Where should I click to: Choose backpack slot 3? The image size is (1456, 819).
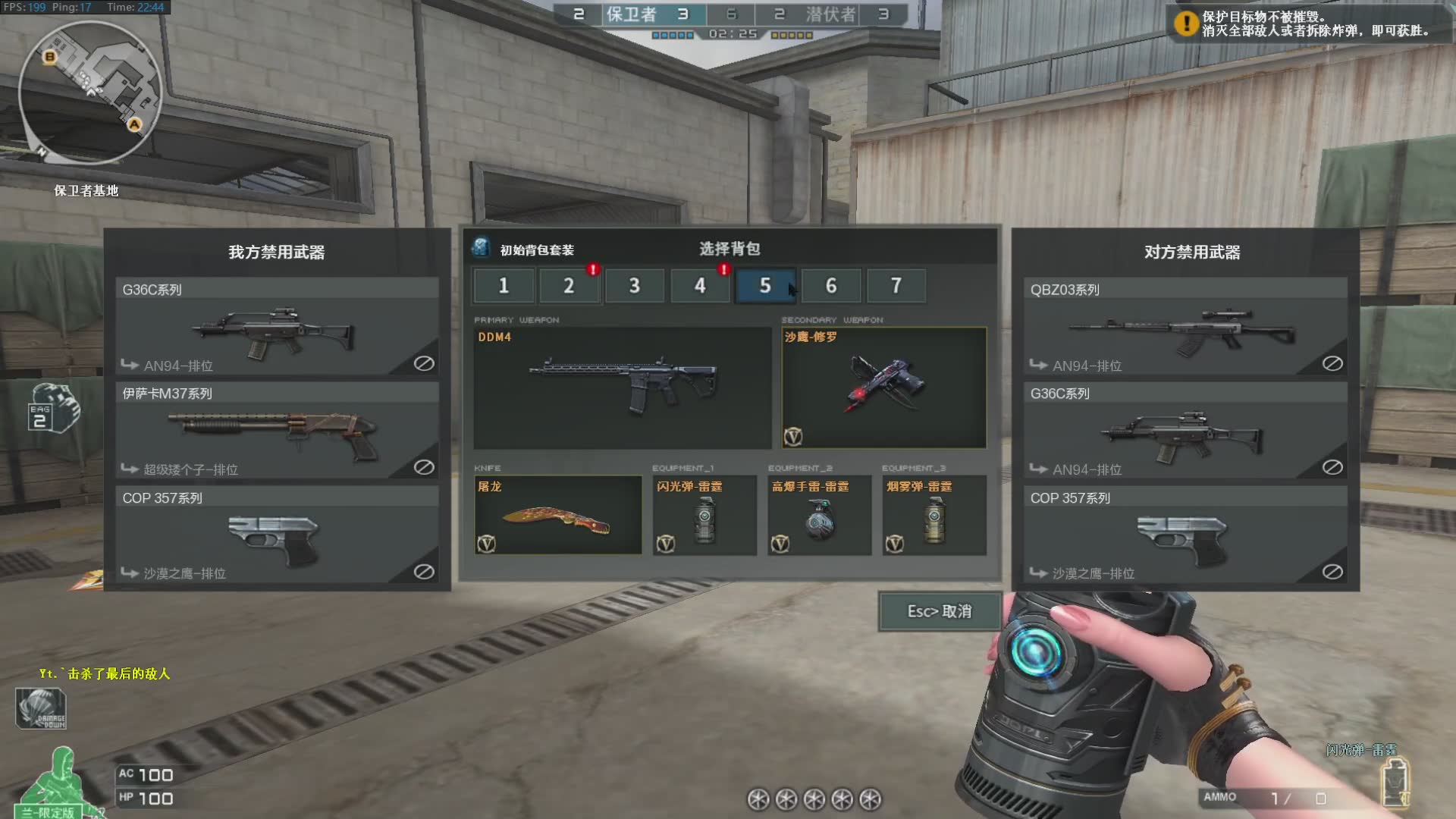pyautogui.click(x=635, y=286)
